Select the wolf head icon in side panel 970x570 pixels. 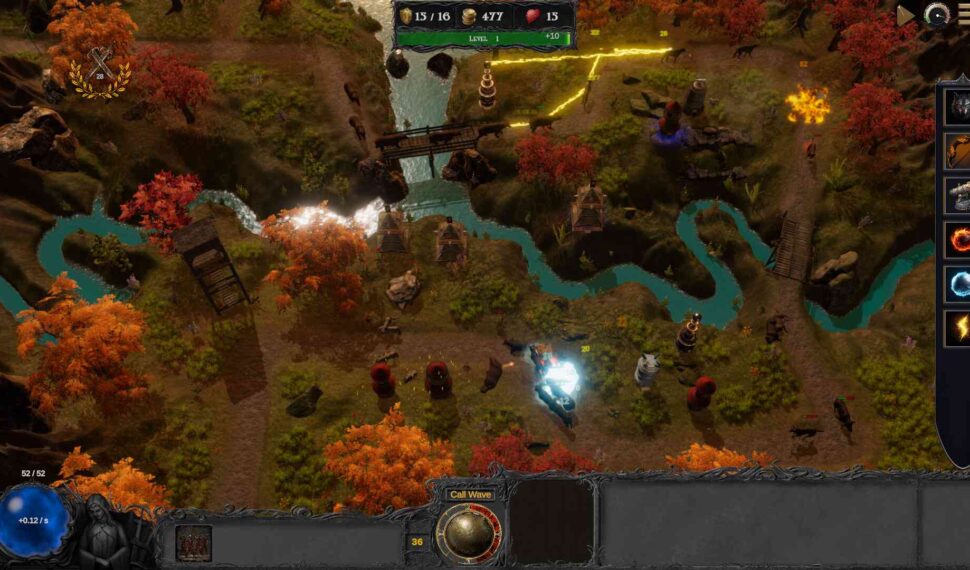pyautogui.click(x=958, y=108)
